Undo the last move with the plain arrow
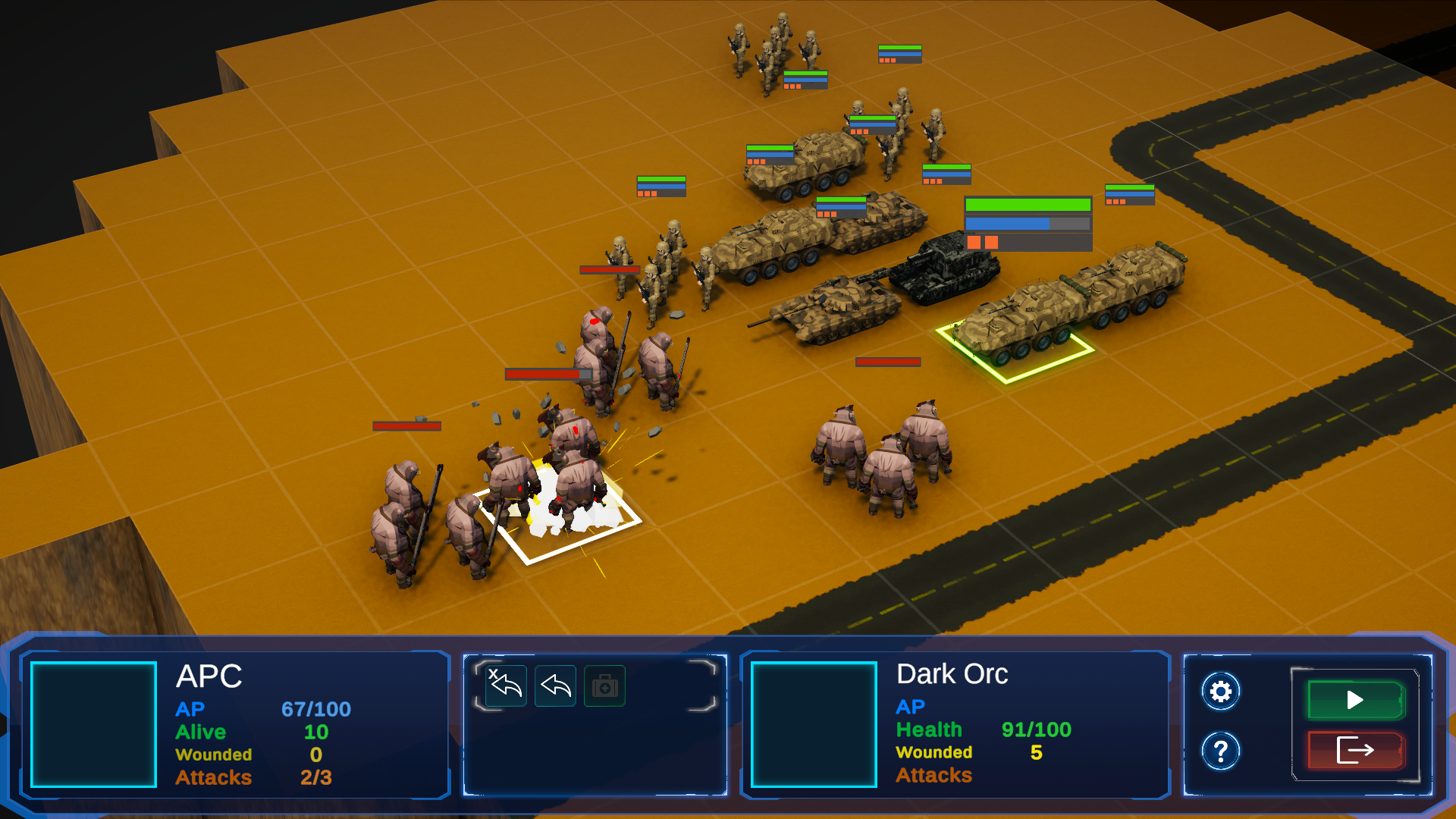Image resolution: width=1456 pixels, height=819 pixels. (x=555, y=686)
